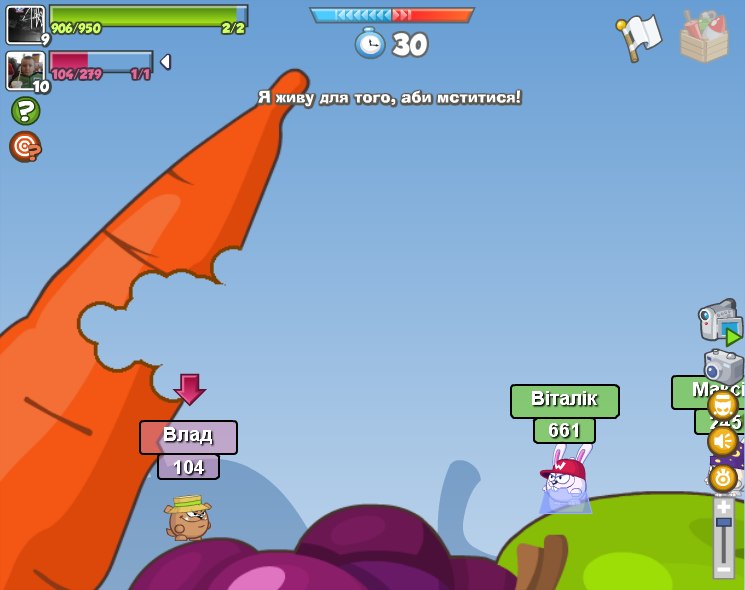Zoom in with the plus button

pos(723,506)
